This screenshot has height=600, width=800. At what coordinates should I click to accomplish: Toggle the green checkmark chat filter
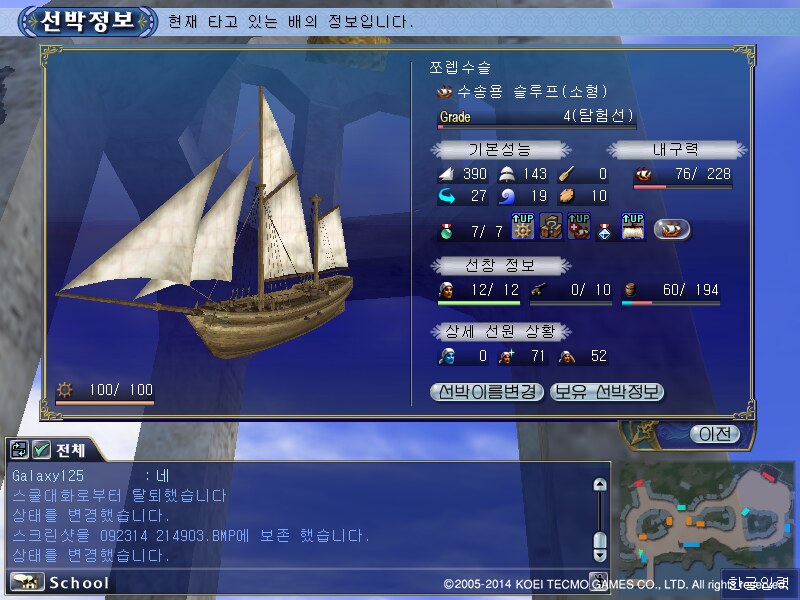pyautogui.click(x=42, y=450)
